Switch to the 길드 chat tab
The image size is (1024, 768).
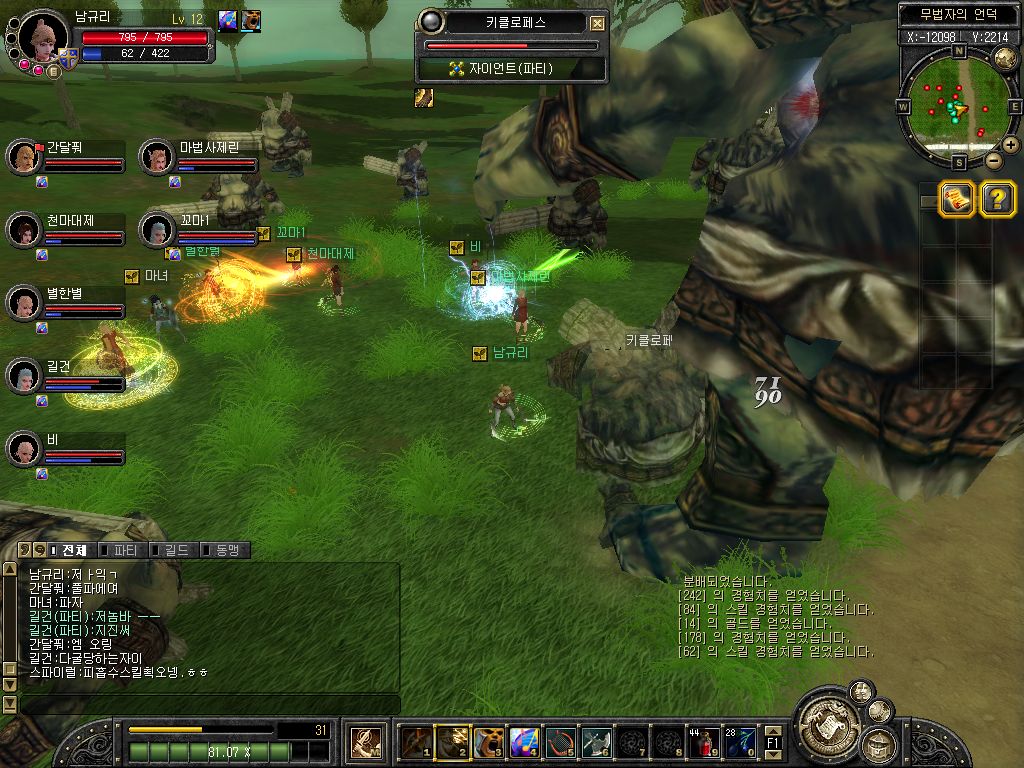(x=172, y=550)
